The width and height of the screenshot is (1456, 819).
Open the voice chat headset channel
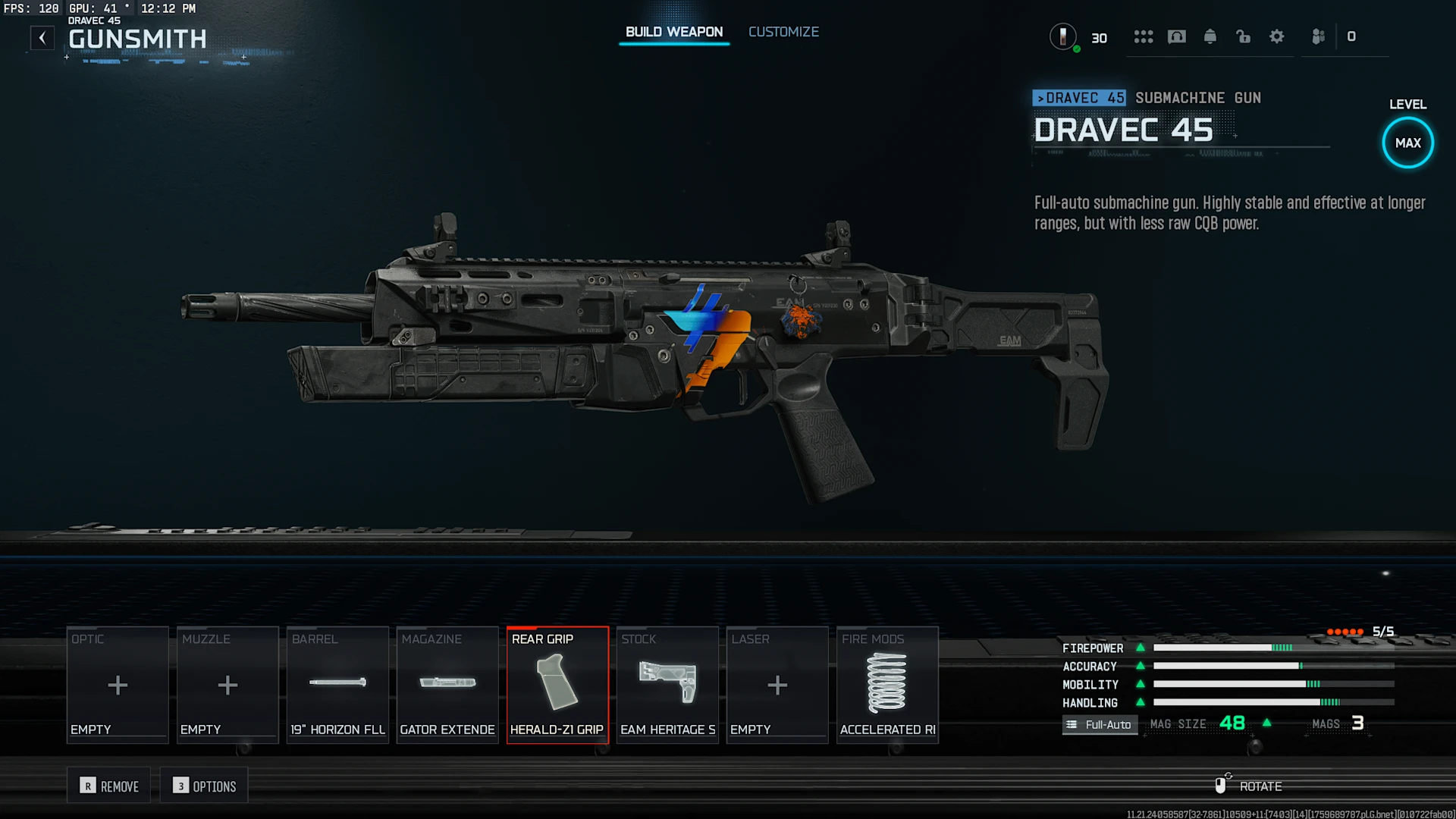[1176, 36]
